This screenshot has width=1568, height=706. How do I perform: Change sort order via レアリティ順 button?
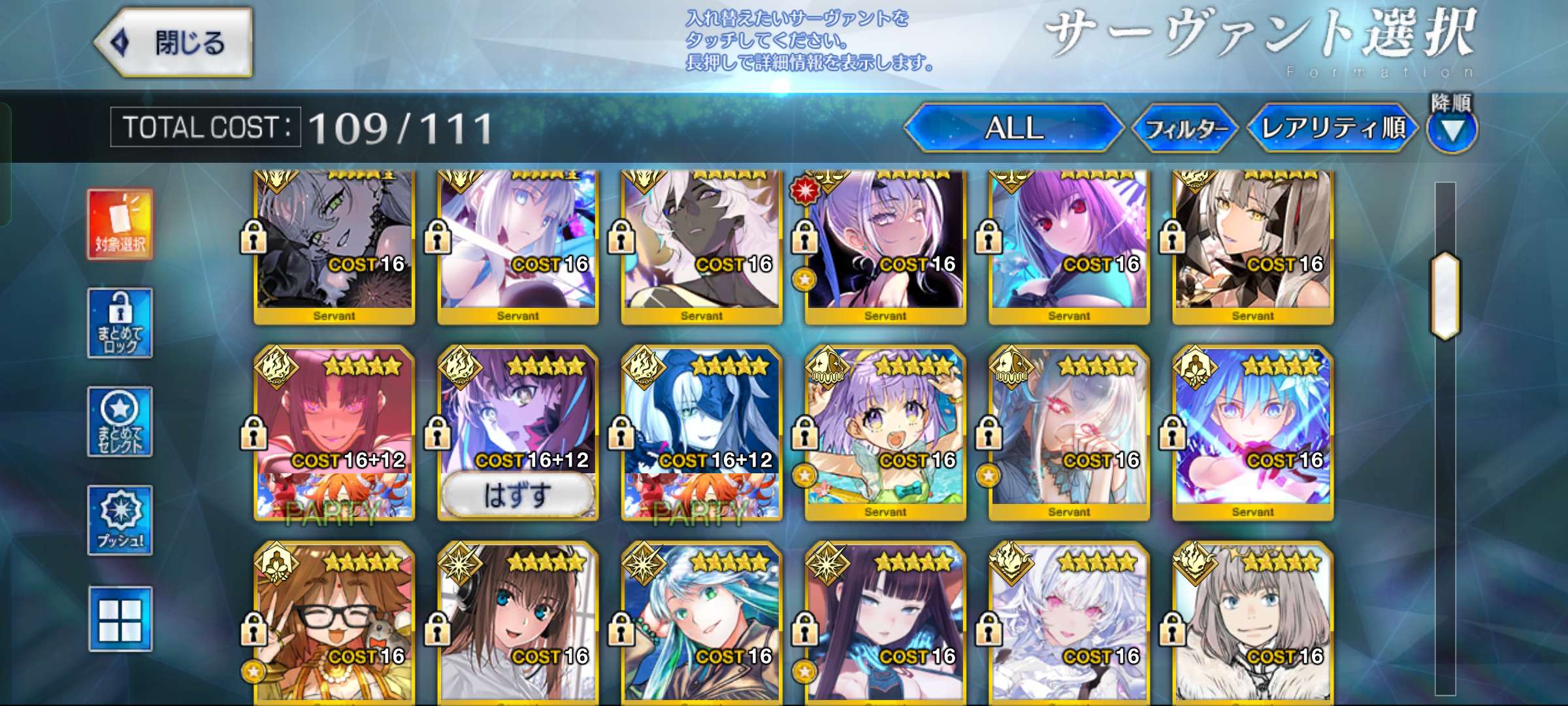(x=1333, y=128)
